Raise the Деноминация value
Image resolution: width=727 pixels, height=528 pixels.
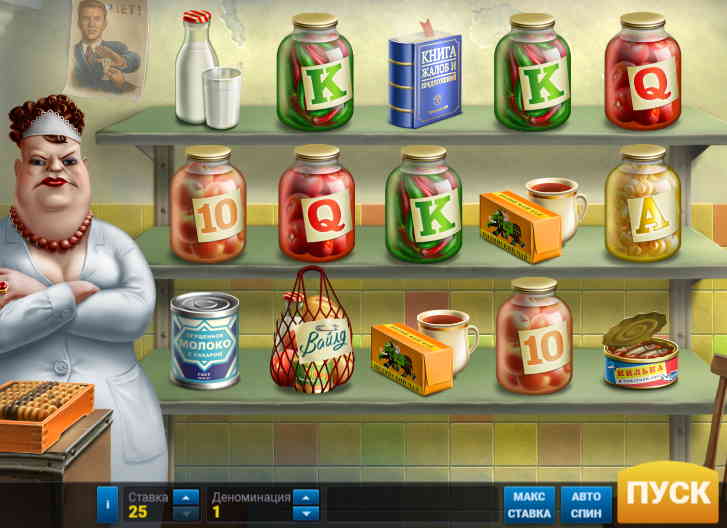306,497
